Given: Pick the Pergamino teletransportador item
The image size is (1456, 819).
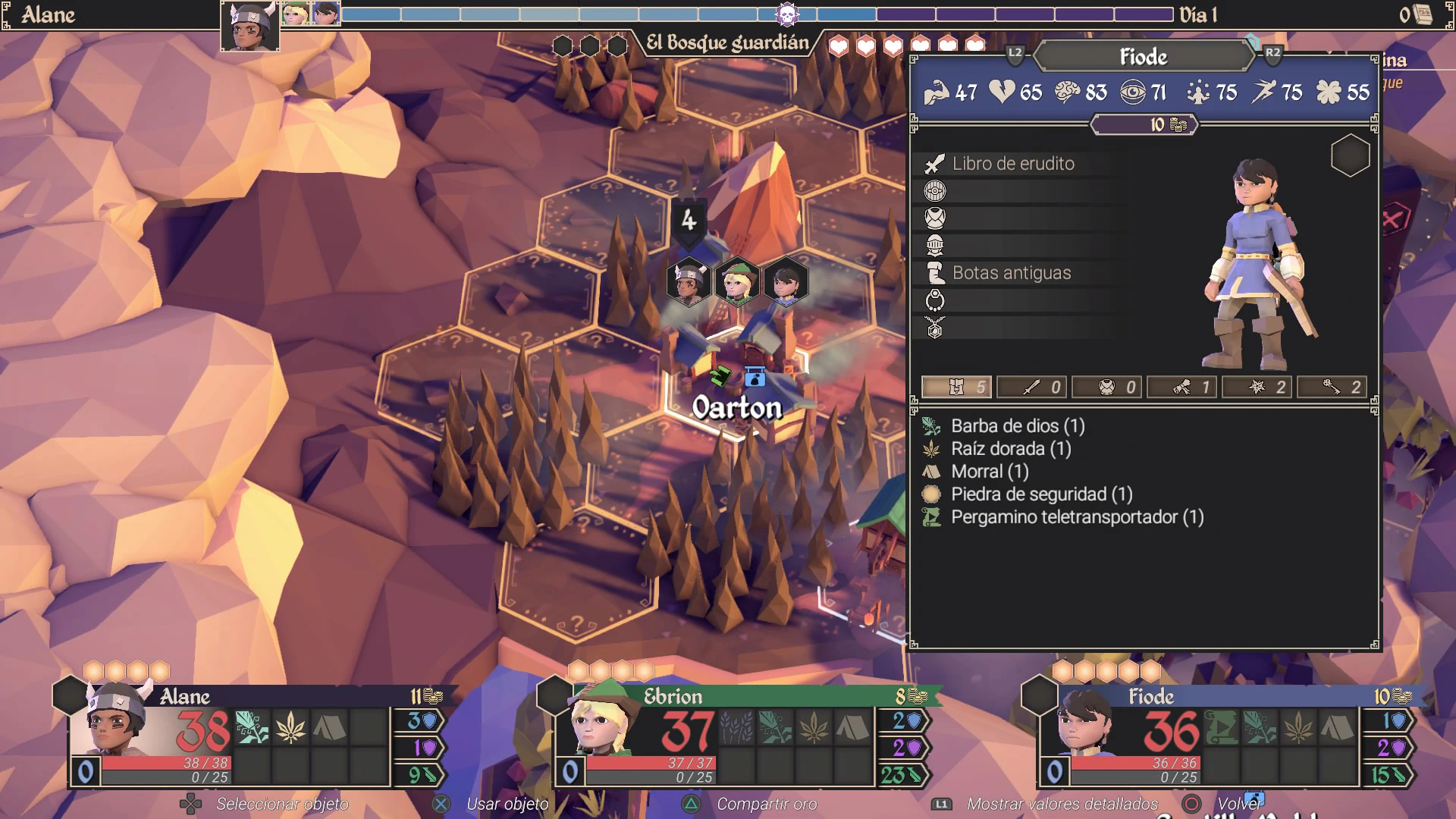Looking at the screenshot, I should coord(1076,517).
